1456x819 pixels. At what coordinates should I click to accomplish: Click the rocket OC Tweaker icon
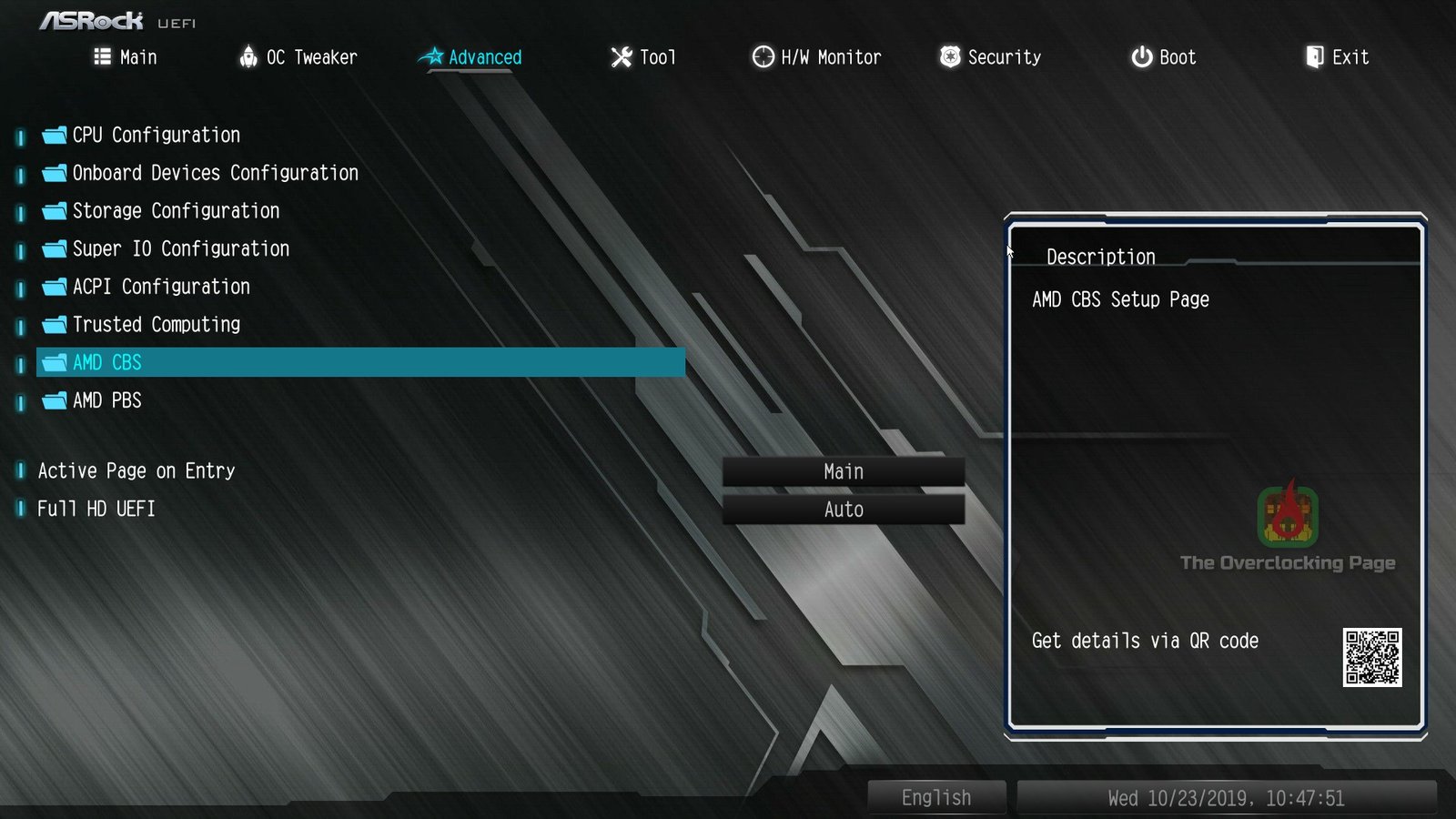point(249,56)
